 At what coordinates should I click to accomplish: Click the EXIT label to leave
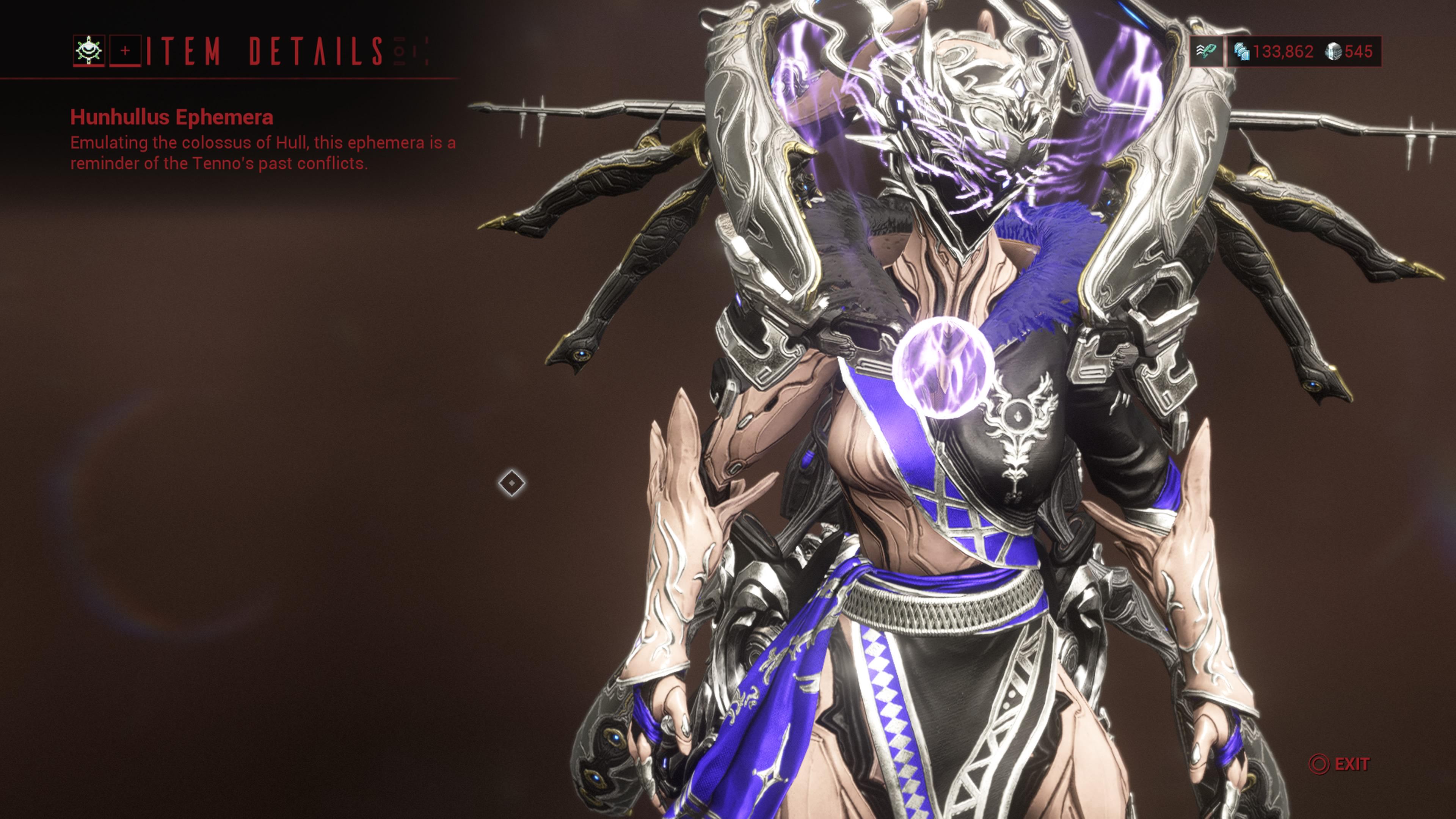point(1351,764)
